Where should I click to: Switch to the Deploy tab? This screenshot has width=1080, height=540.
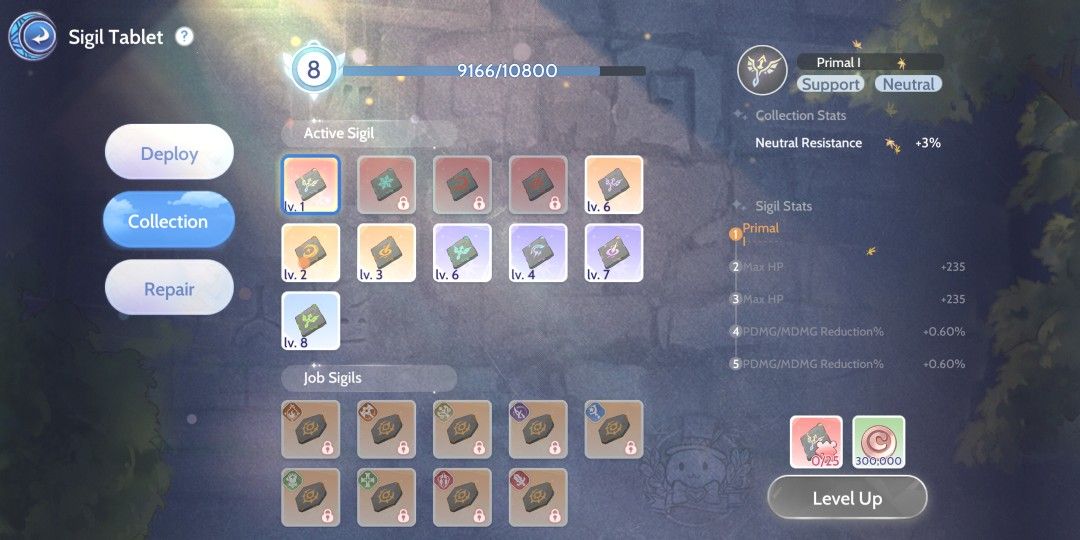[x=169, y=153]
